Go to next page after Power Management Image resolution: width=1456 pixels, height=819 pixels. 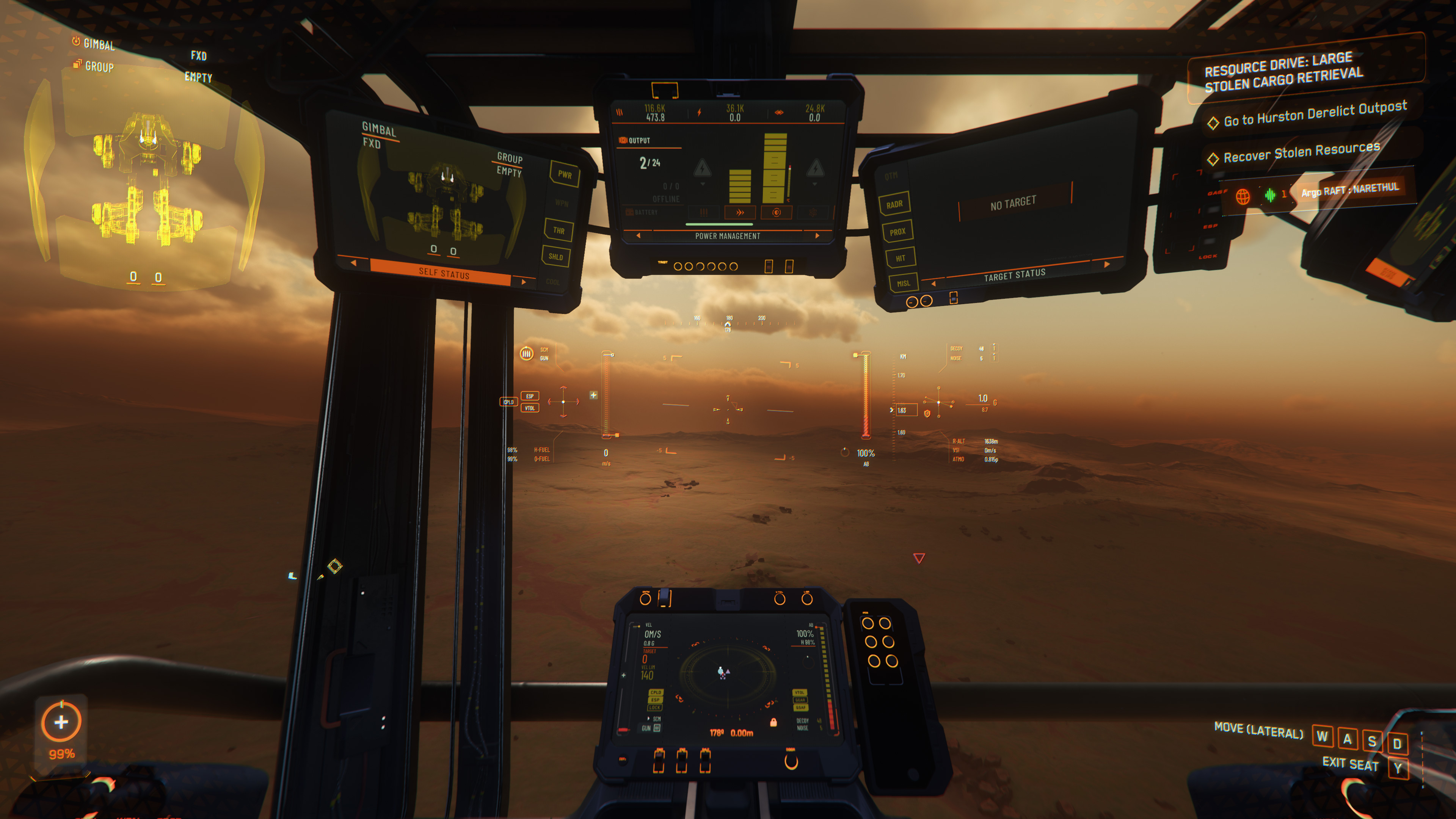tap(817, 236)
